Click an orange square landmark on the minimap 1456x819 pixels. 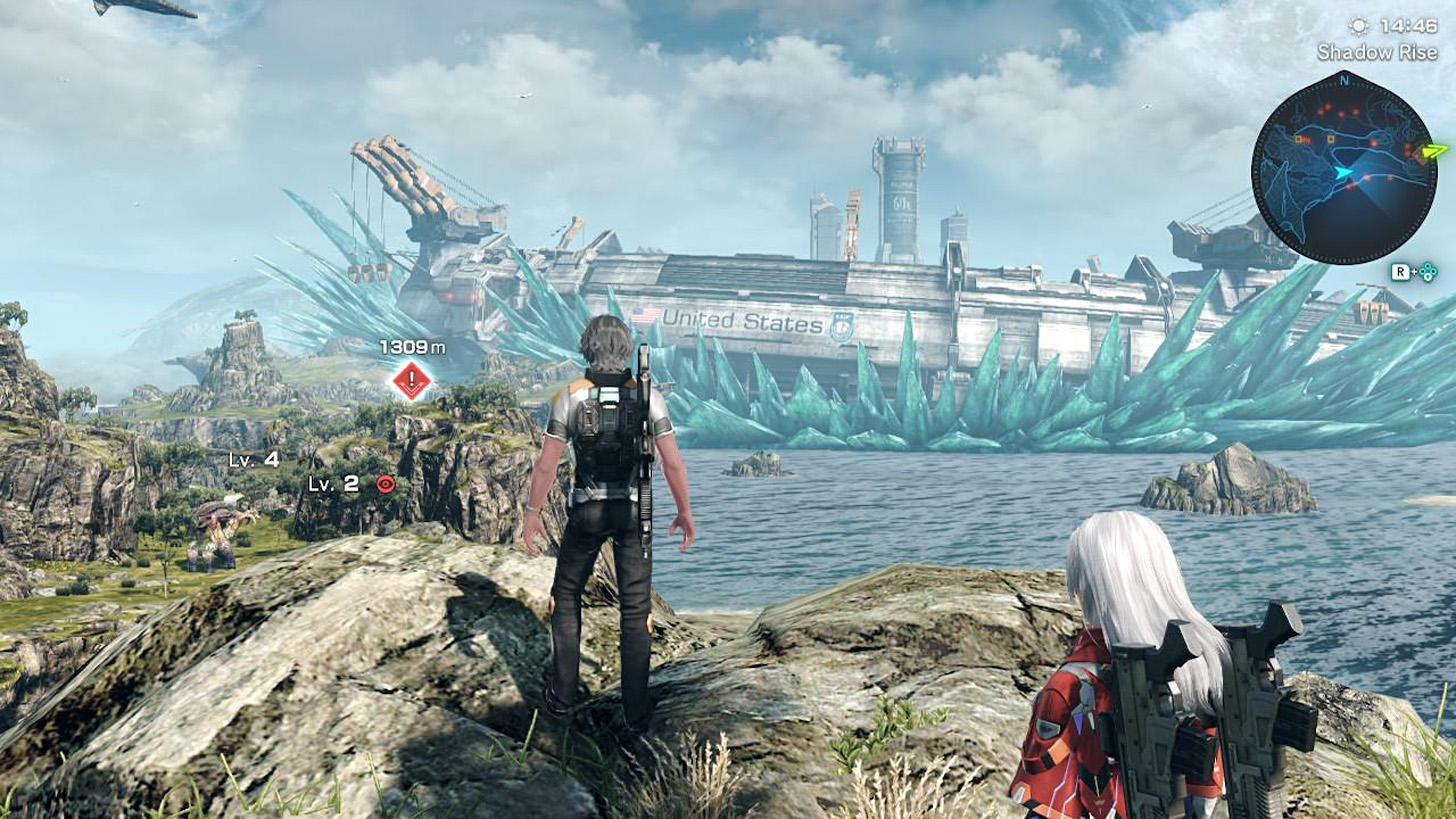1331,139
